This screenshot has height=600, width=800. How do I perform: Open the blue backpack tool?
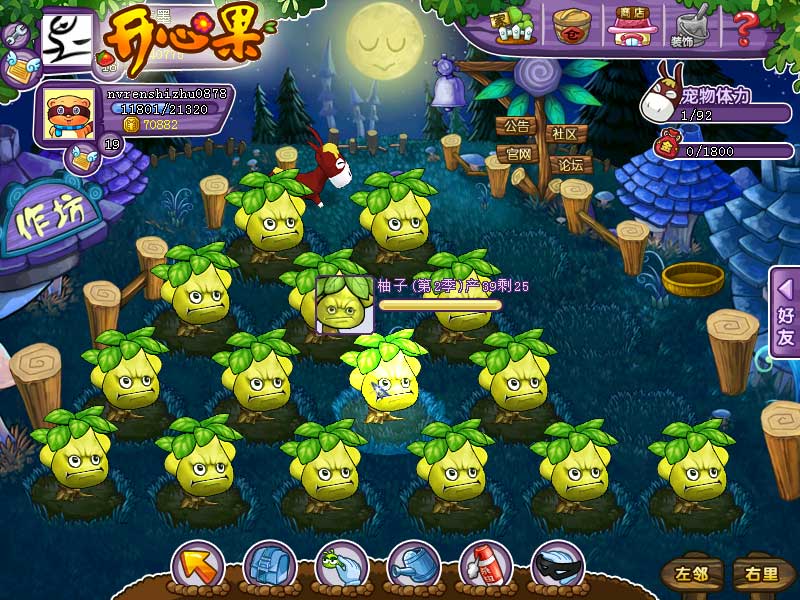(x=269, y=567)
